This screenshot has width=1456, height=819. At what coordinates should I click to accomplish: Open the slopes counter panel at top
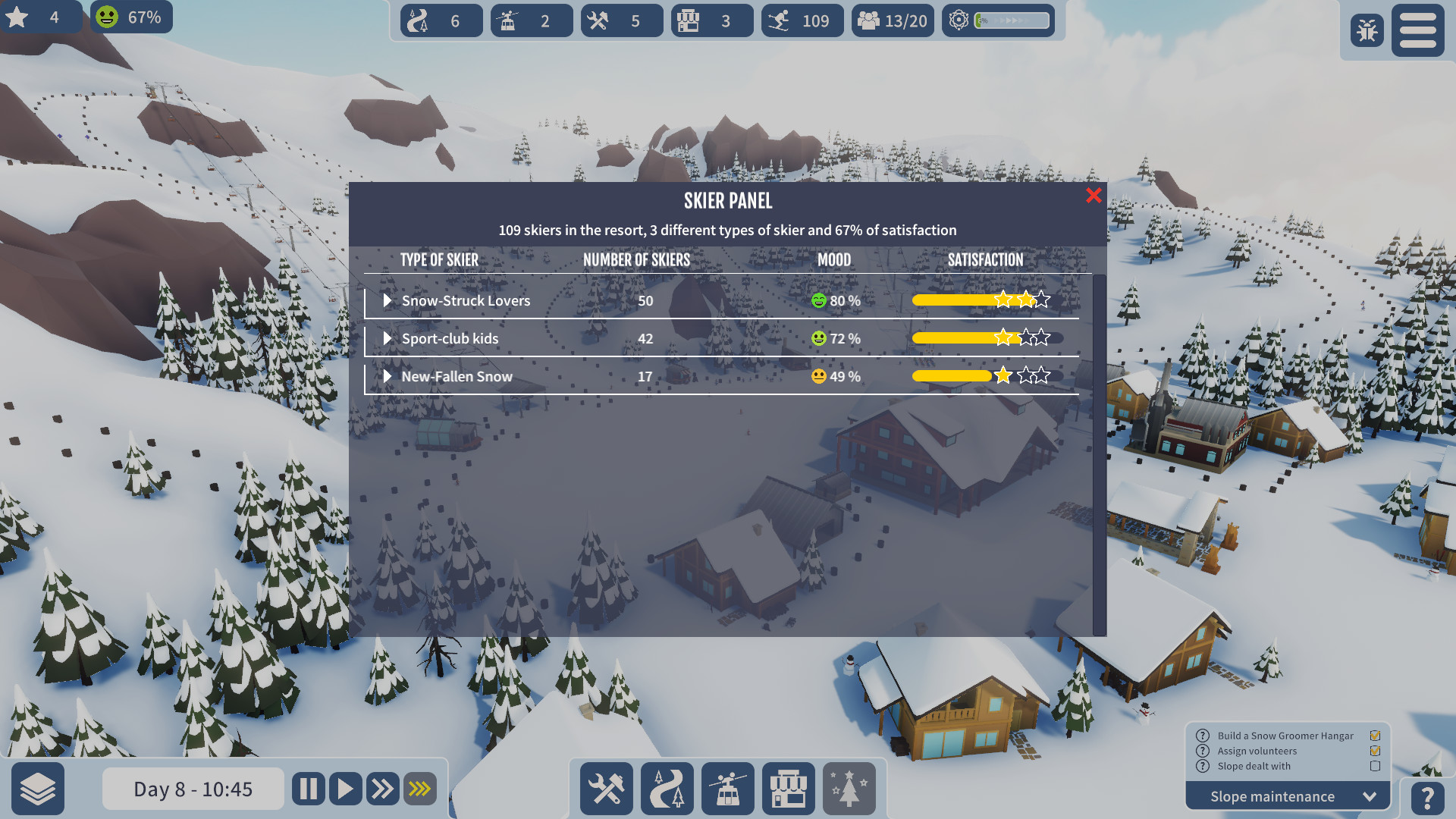tap(441, 20)
